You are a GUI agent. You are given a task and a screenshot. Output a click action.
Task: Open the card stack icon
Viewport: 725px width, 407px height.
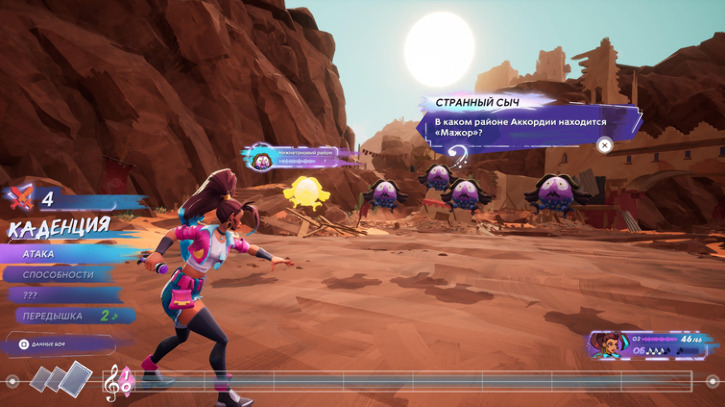(51, 378)
